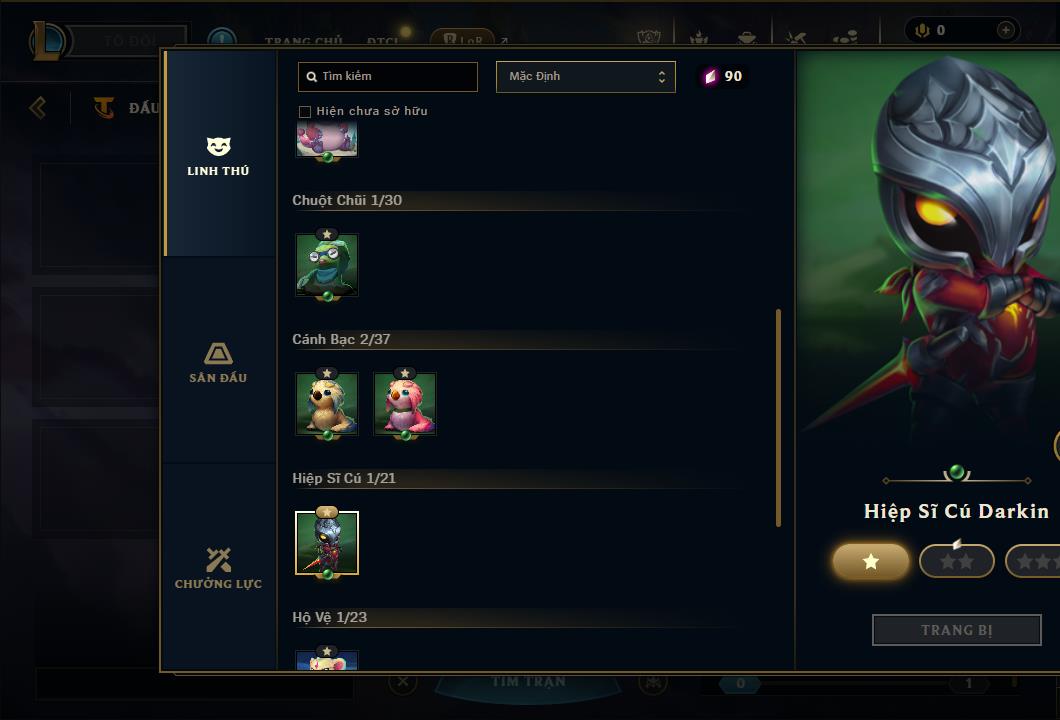Select the Hộ Vệ little legend thumbnail
1060x720 pixels.
pos(327,661)
